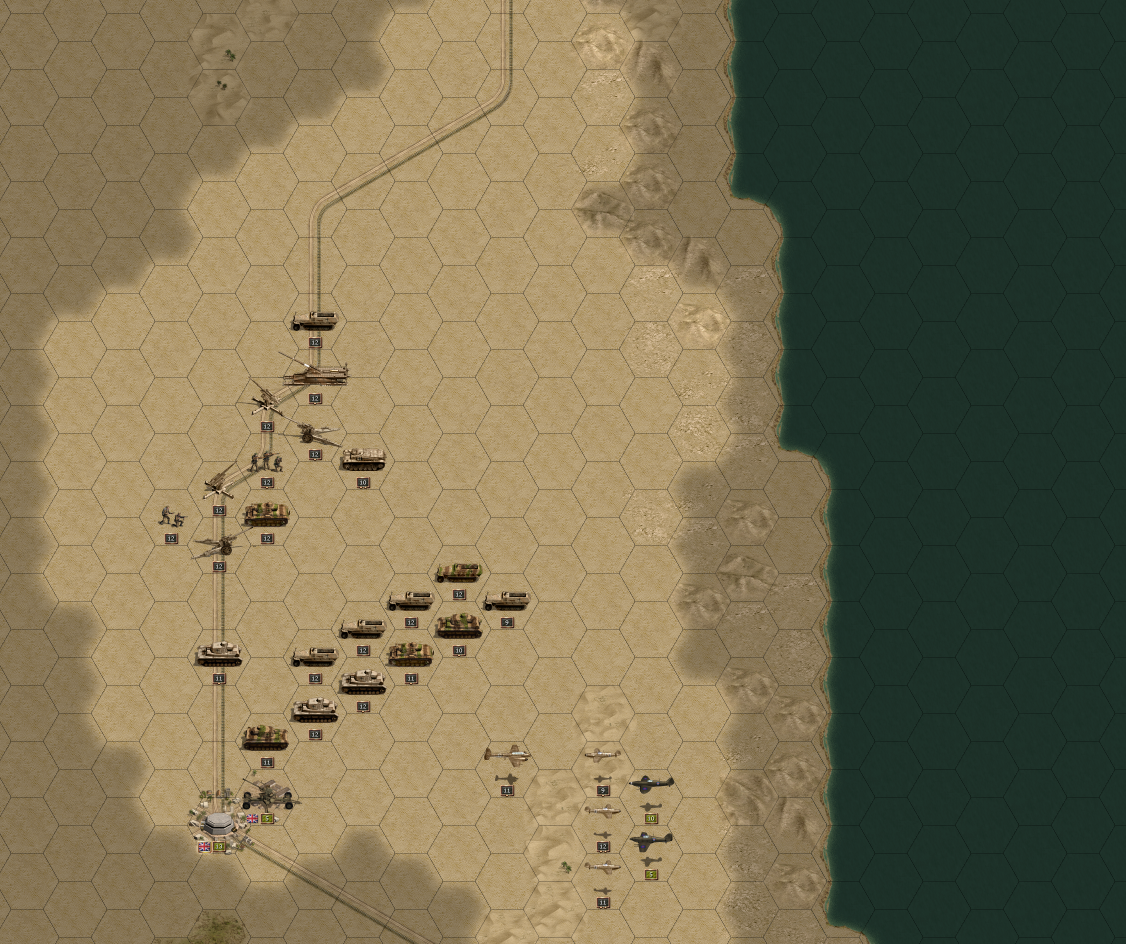Select the tan fighter plane with strength 9
The image size is (1126, 944).
pos(603,757)
